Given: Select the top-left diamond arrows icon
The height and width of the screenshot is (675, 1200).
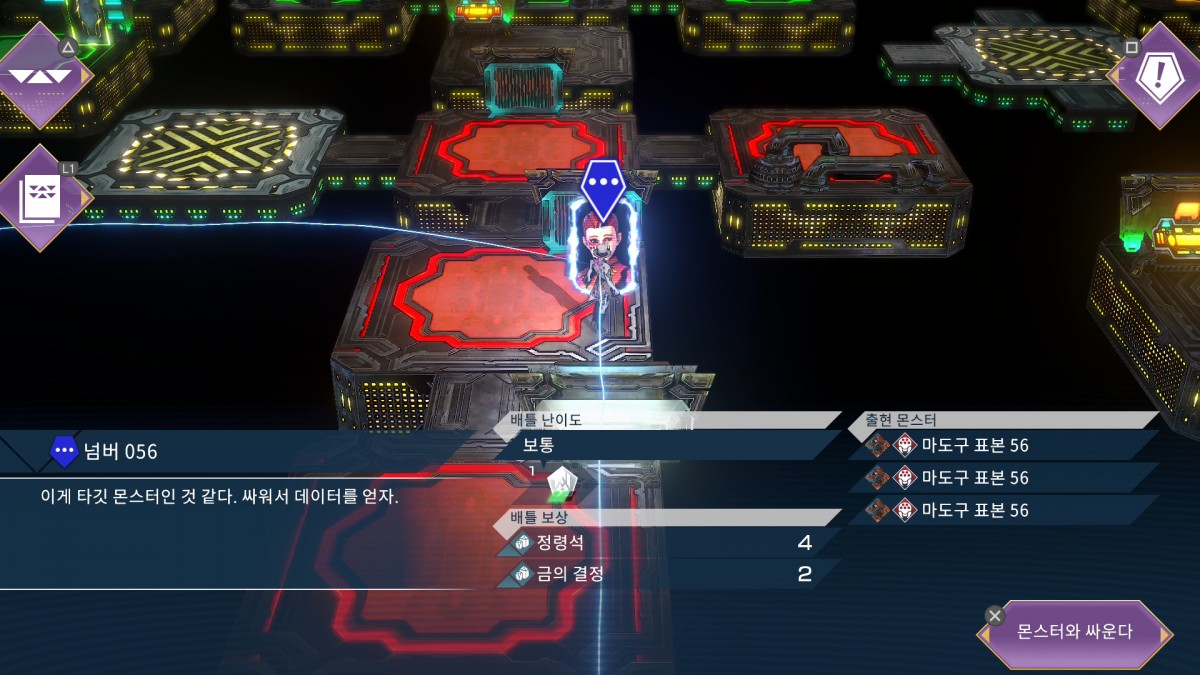Looking at the screenshot, I should pyautogui.click(x=42, y=75).
